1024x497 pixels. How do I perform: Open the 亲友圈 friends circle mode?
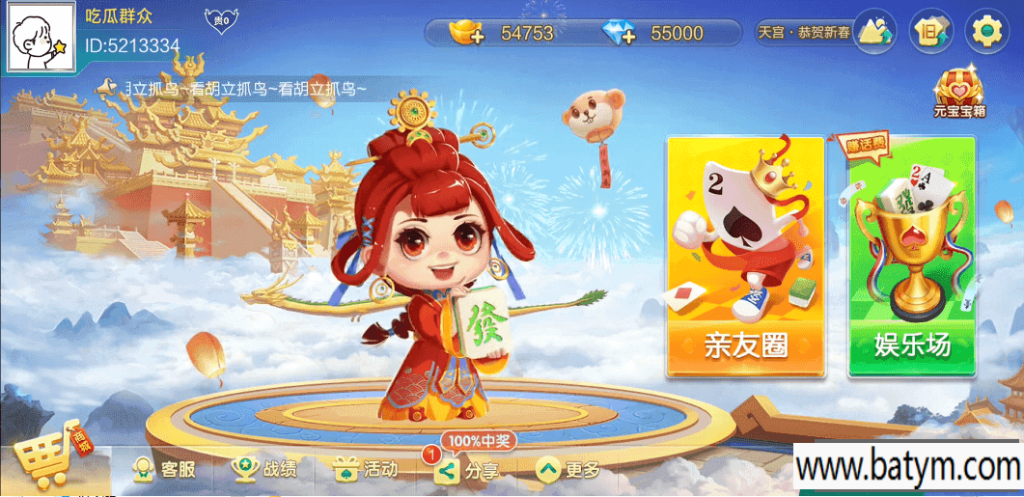tap(745, 257)
